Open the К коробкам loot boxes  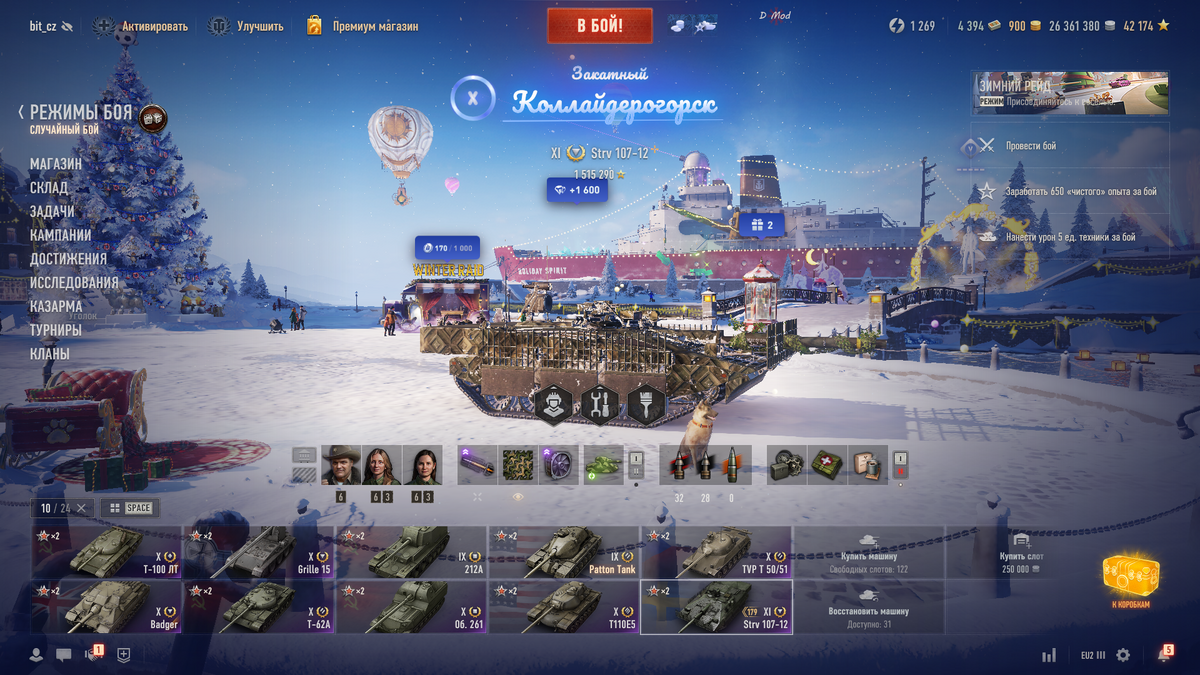coord(1130,580)
